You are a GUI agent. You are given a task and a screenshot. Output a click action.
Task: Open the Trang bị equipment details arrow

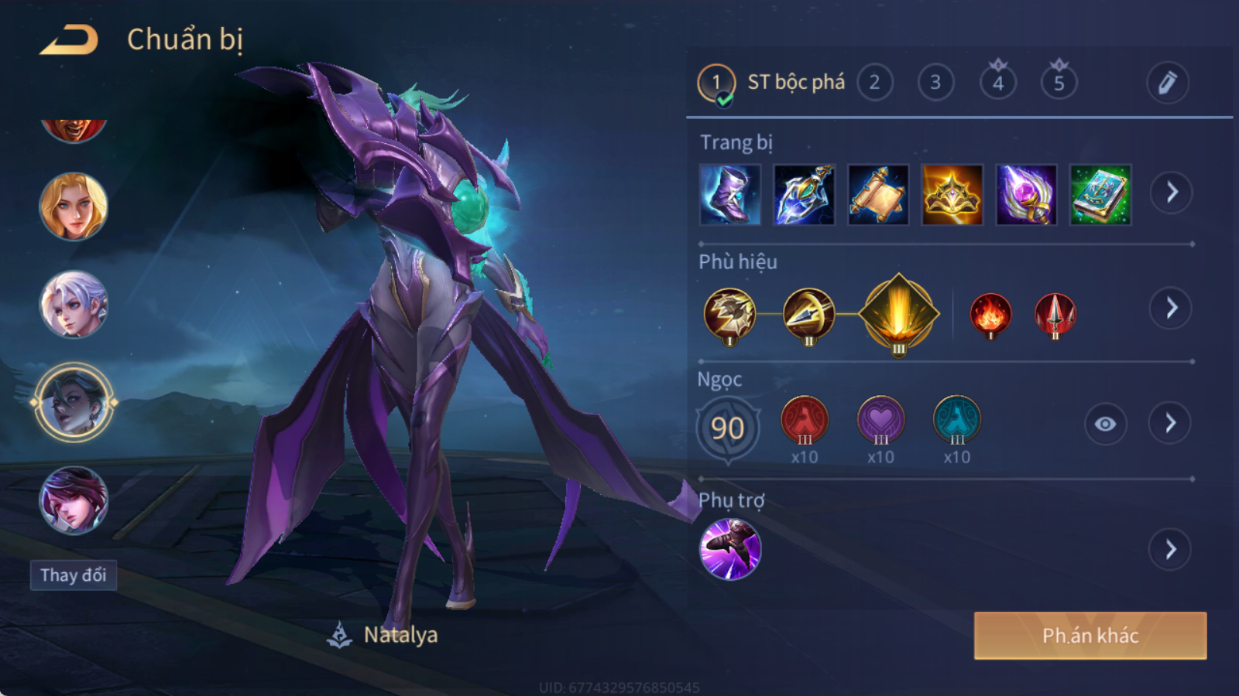point(1171,192)
